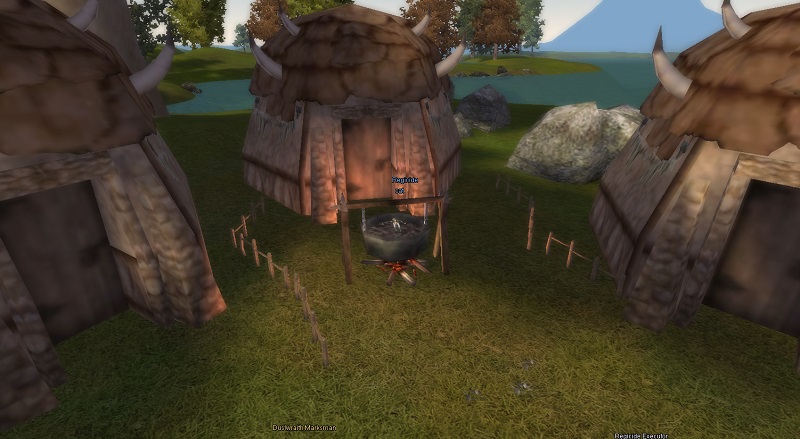Target the Duskwraith Marksman nameplate
Viewport: 800px width, 439px height.
[x=304, y=428]
